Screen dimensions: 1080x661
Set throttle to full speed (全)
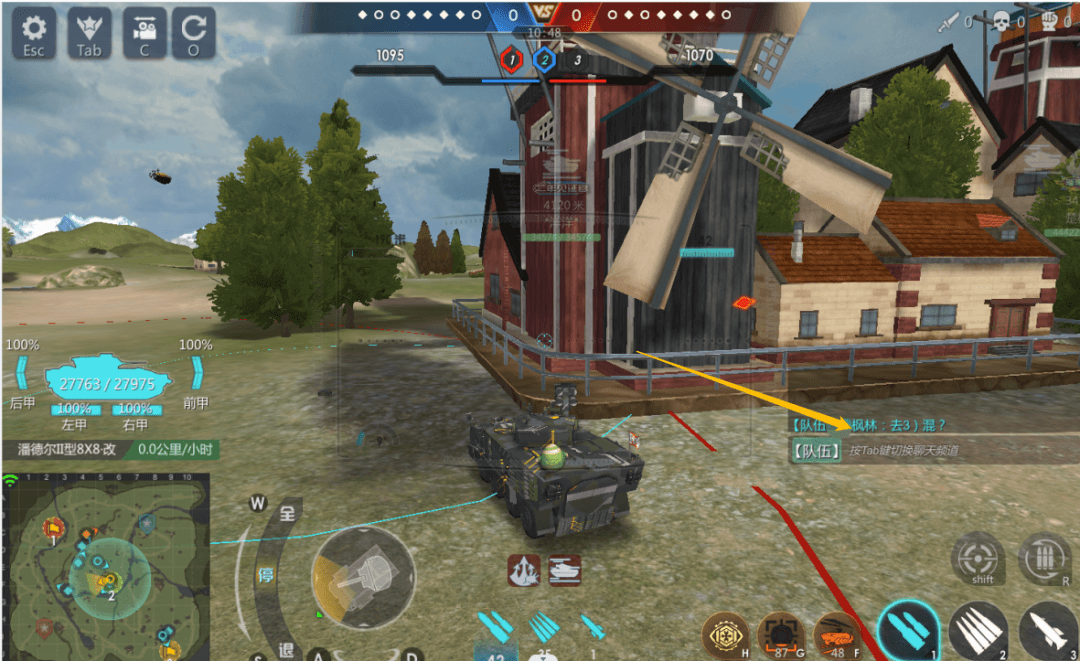[287, 514]
